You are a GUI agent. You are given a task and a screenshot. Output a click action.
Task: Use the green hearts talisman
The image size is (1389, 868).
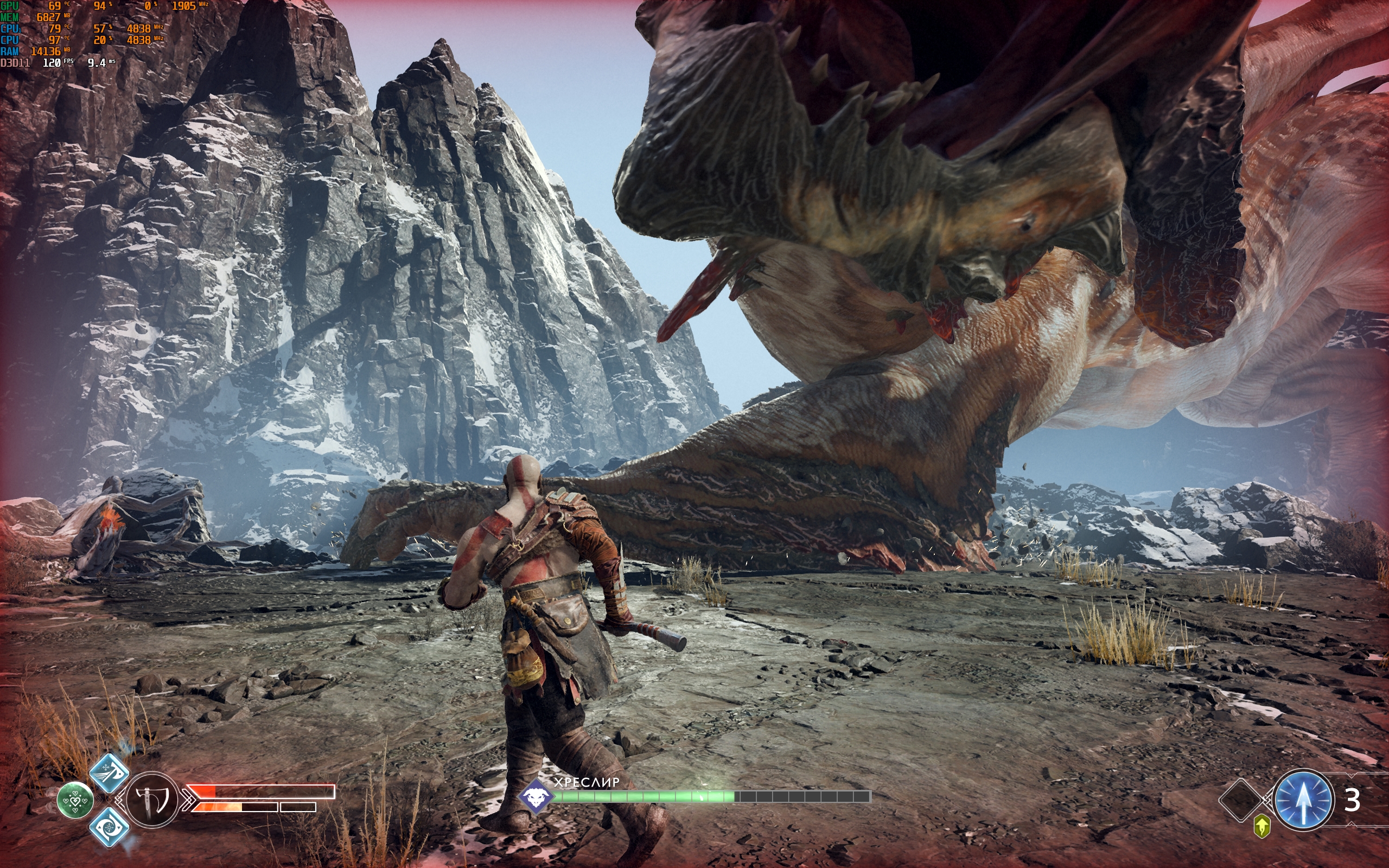(x=75, y=800)
